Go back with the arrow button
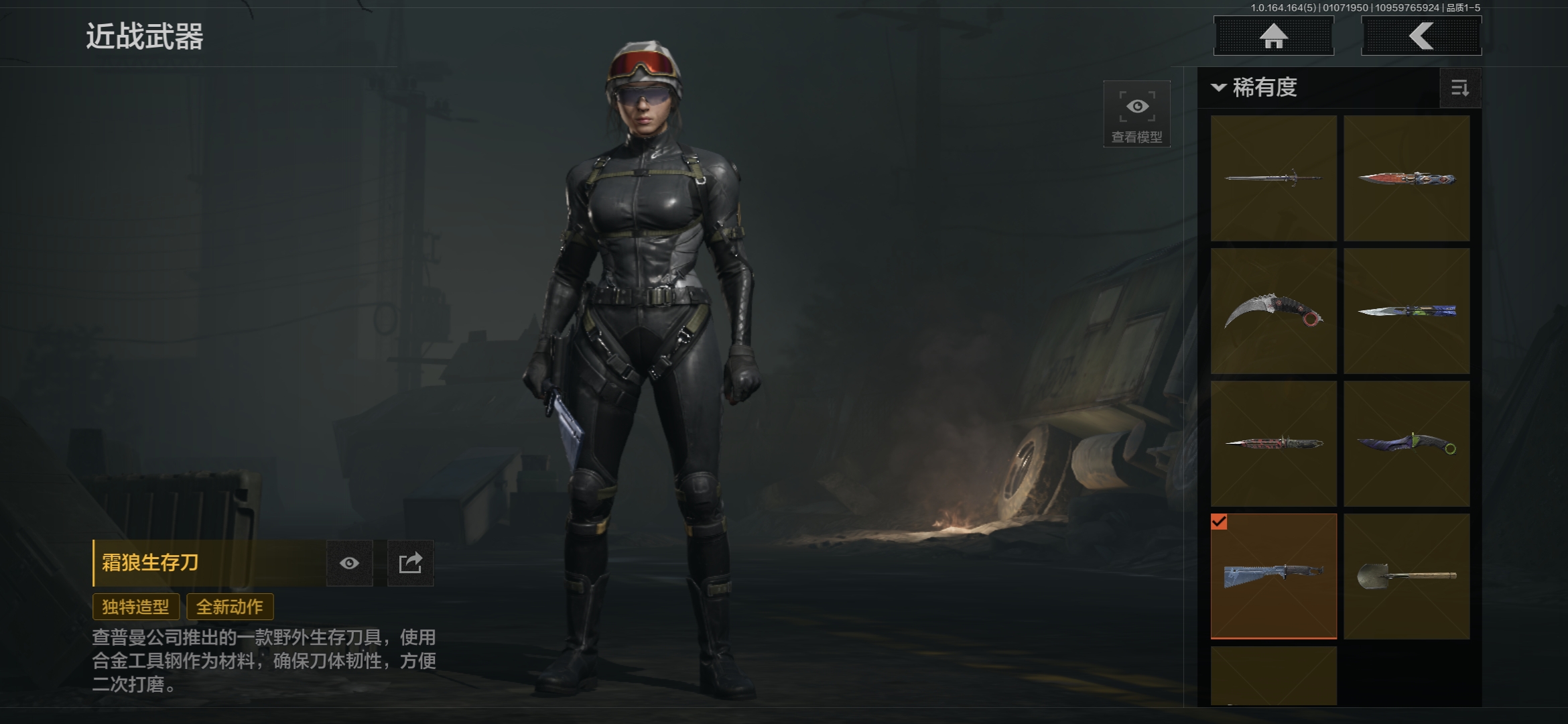The height and width of the screenshot is (724, 1568). pos(1421,36)
